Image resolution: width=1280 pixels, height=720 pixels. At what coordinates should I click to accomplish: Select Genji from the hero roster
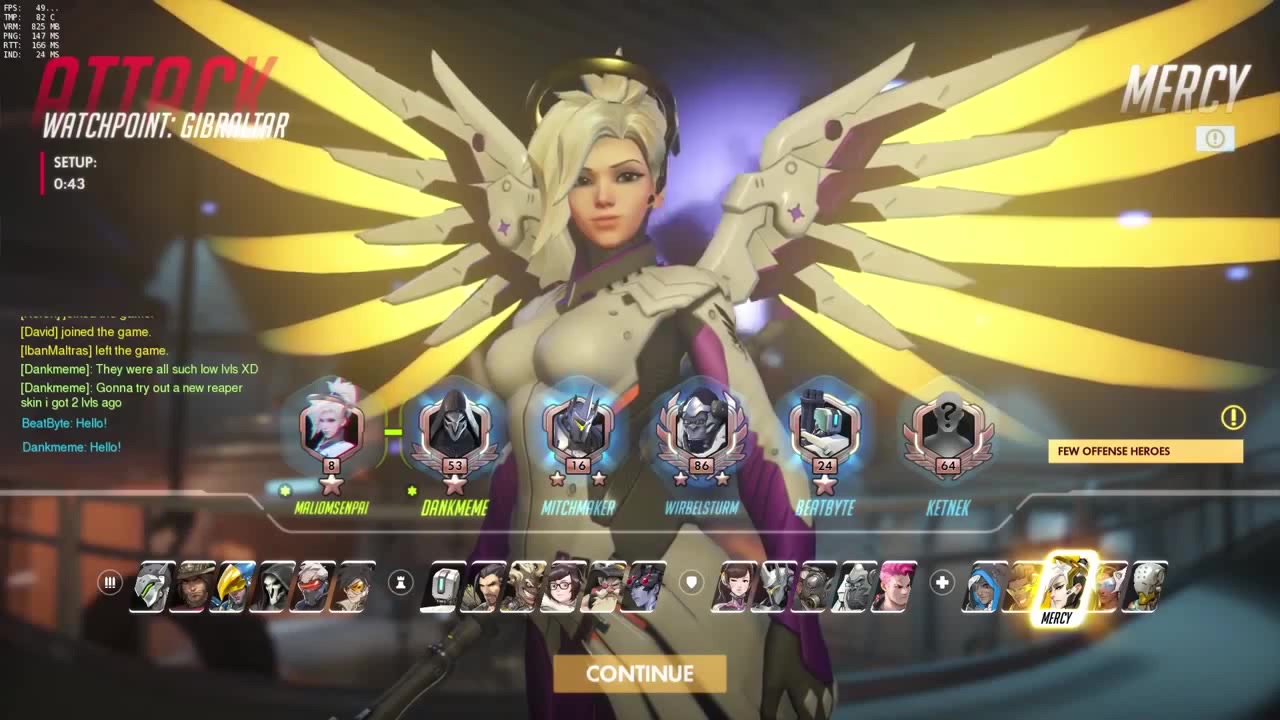coord(153,586)
